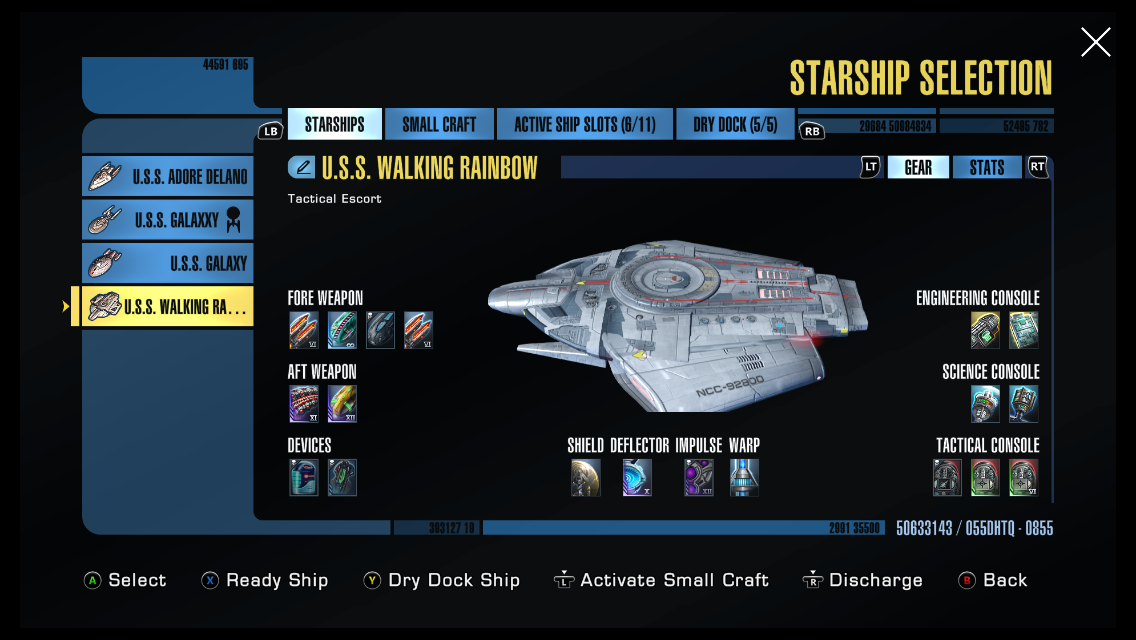This screenshot has width=1136, height=640.
Task: Select the highlighted U.S.S. Walking Rainbow entry
Action: [168, 307]
